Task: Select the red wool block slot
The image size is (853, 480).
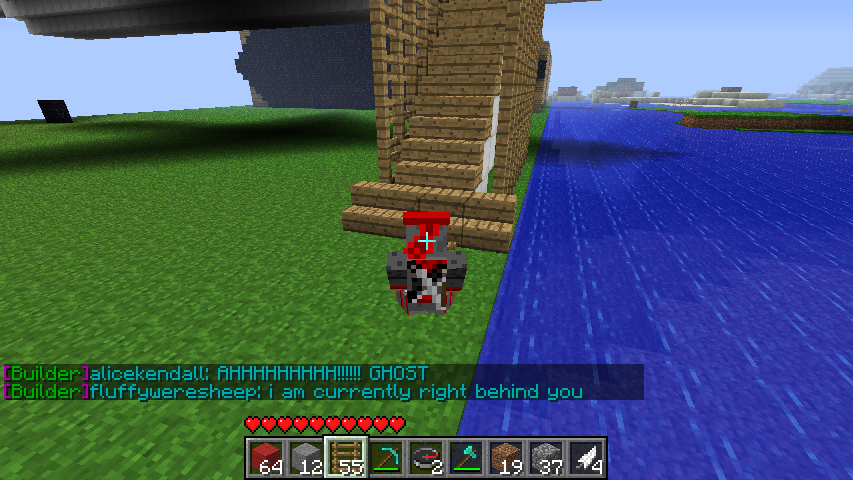Action: coord(266,458)
